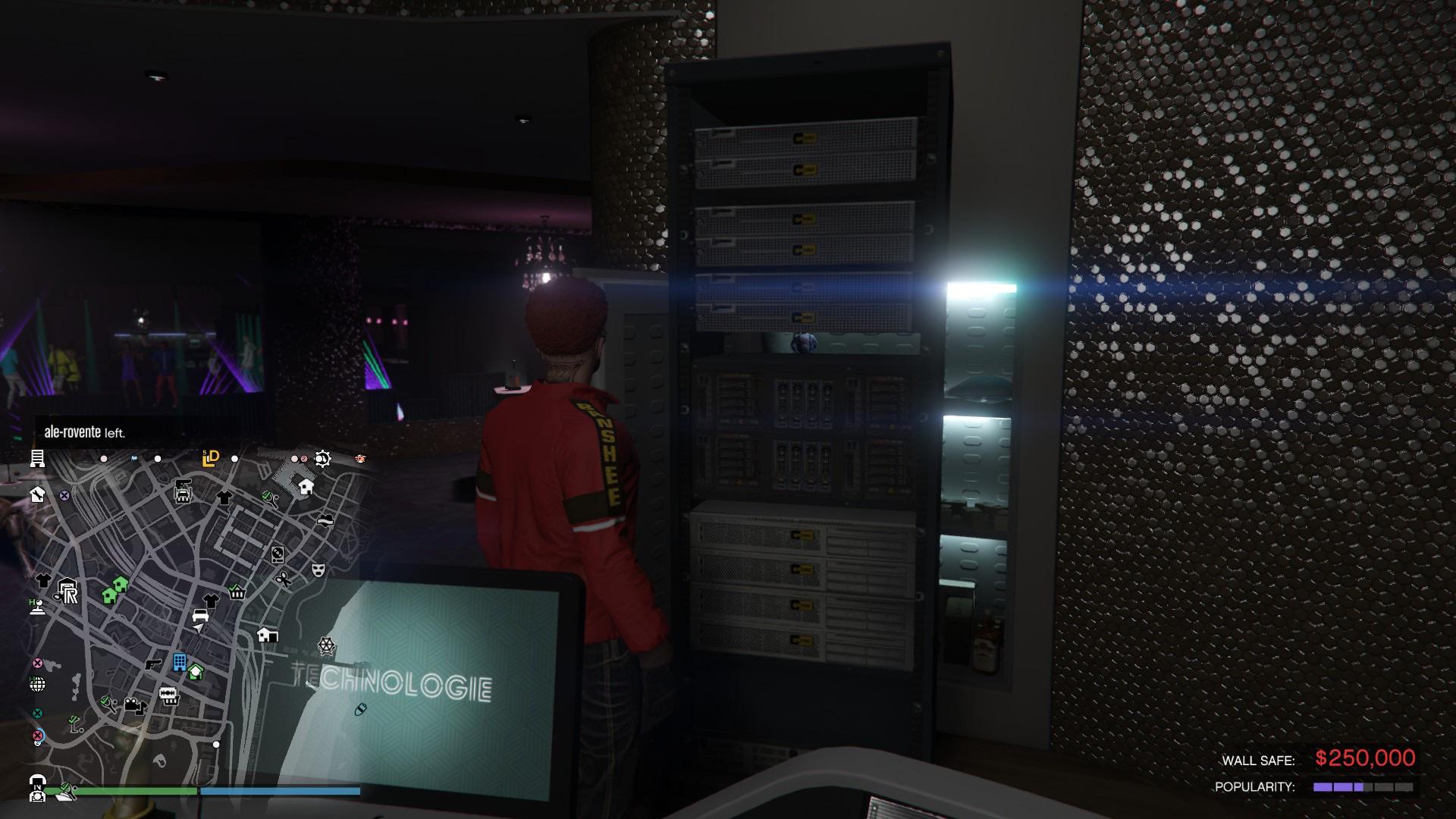Click the yellow LD Organics blip

(x=211, y=458)
